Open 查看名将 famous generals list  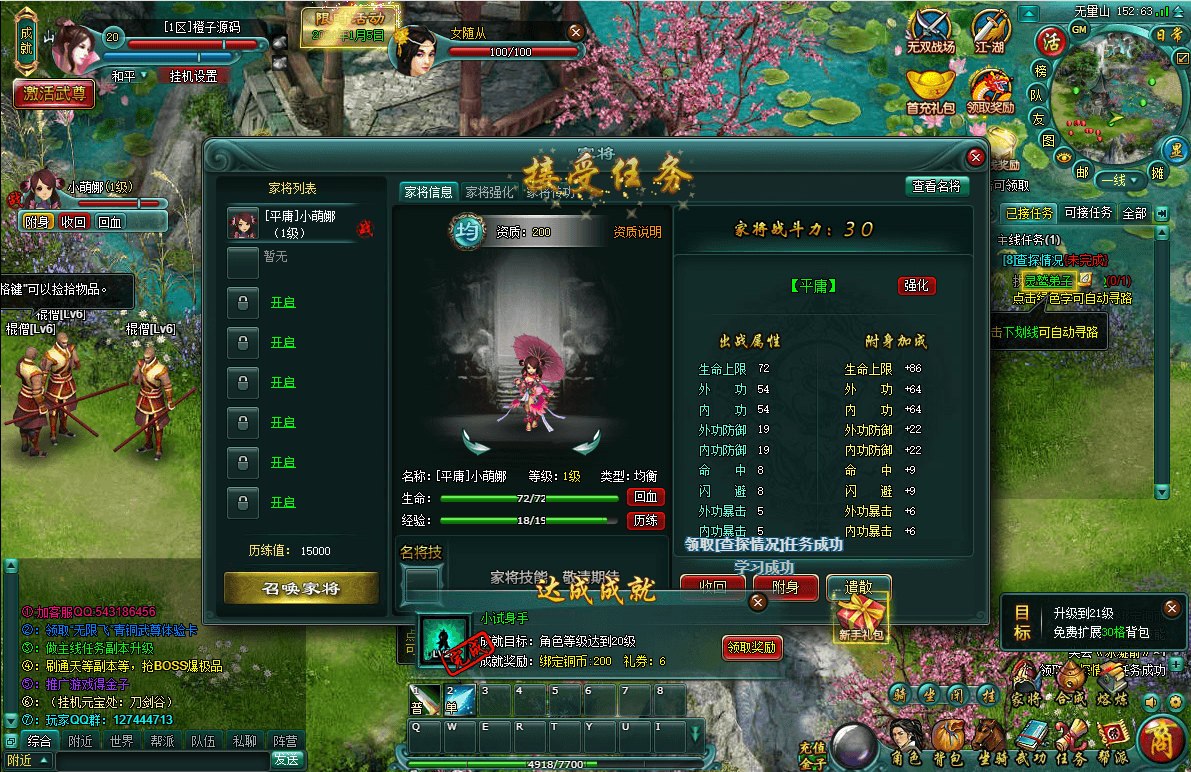click(937, 186)
